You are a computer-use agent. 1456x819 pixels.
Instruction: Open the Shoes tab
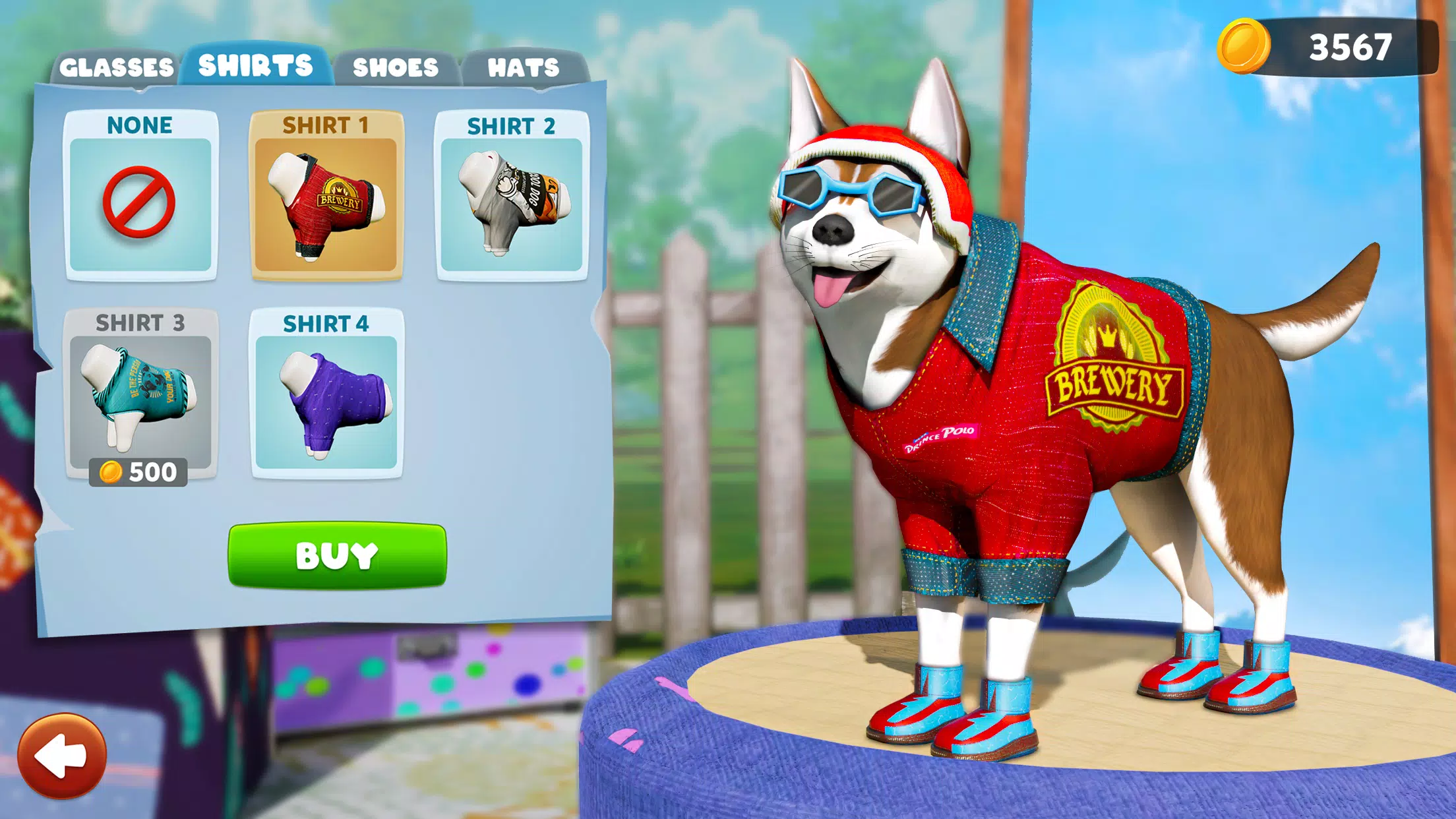click(x=395, y=67)
